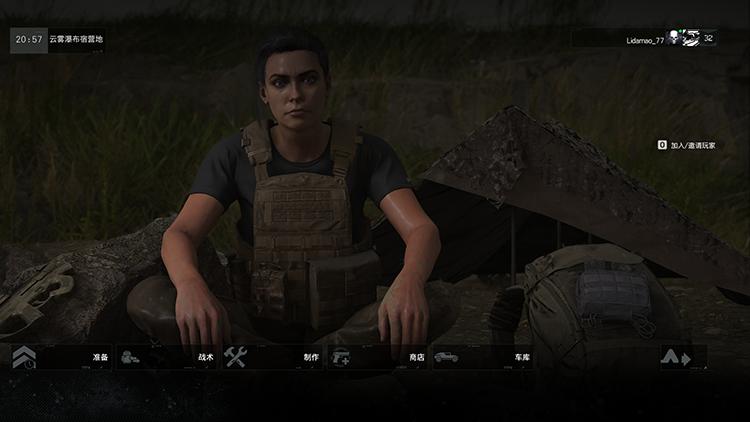Viewport: 750px width, 422px height.
Task: Select the 战术 (Tactics) option
Action: pyautogui.click(x=166, y=357)
